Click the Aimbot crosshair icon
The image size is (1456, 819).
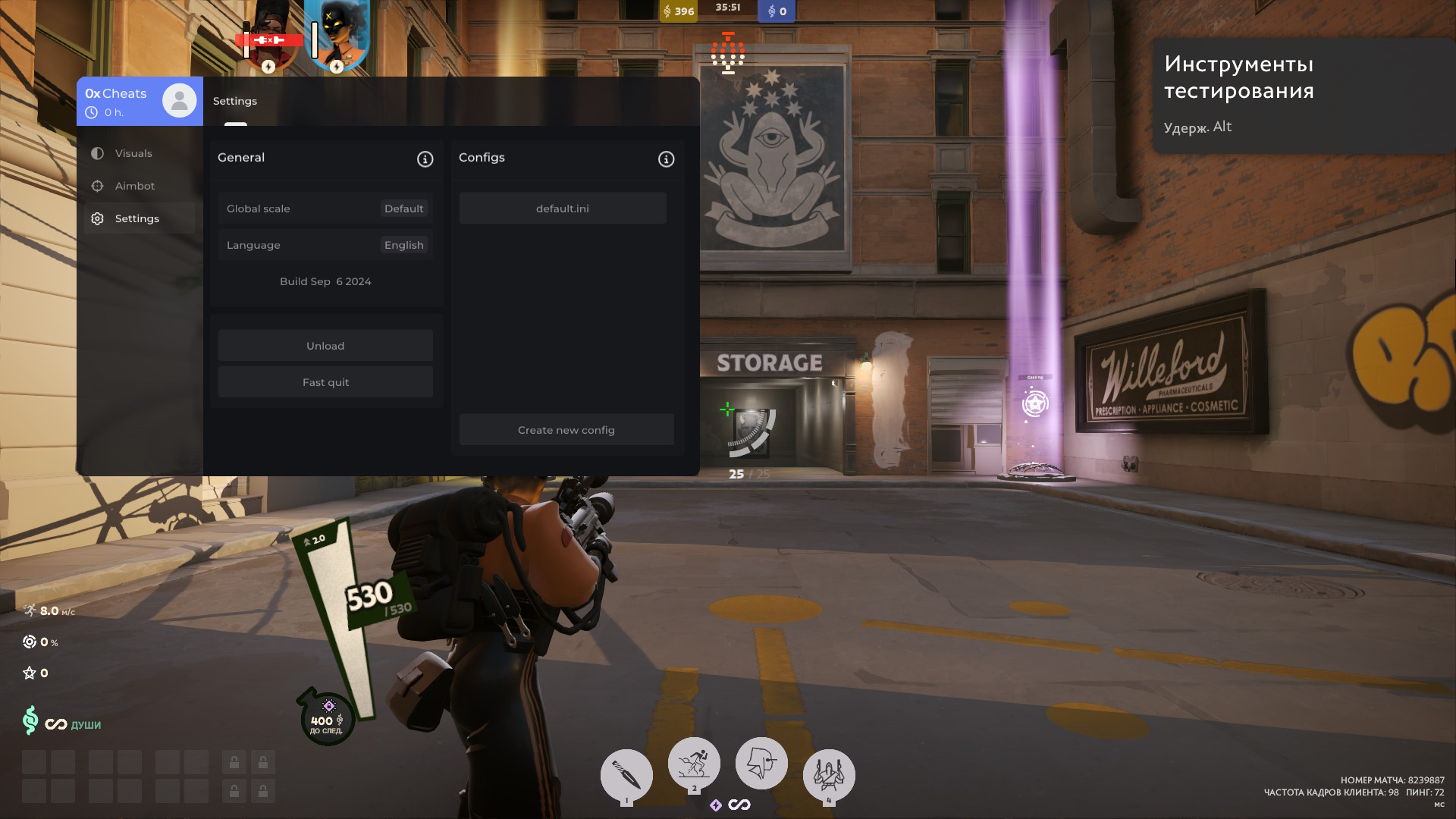click(97, 186)
